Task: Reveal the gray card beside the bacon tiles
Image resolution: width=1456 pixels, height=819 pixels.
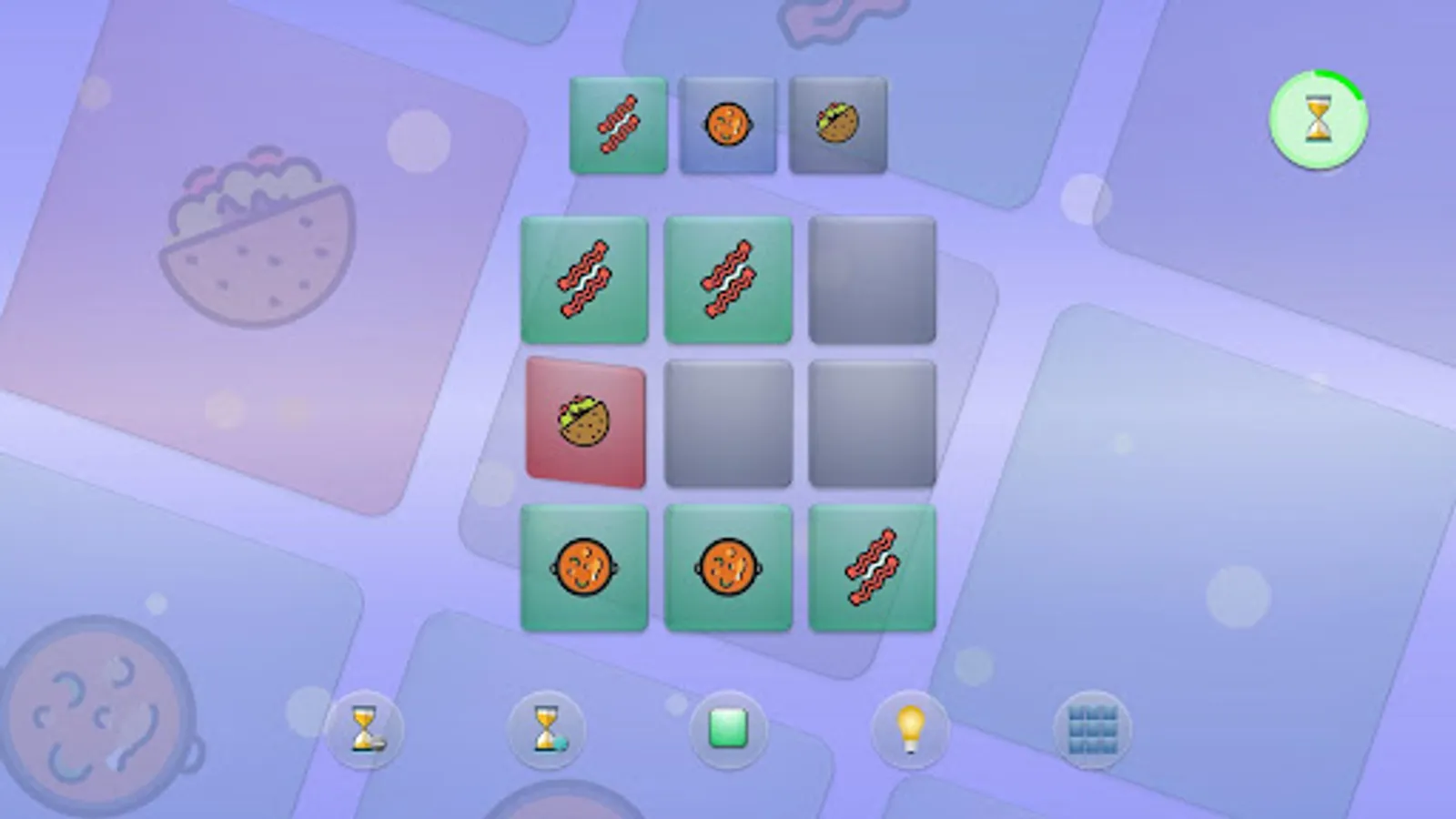Action: point(872,279)
